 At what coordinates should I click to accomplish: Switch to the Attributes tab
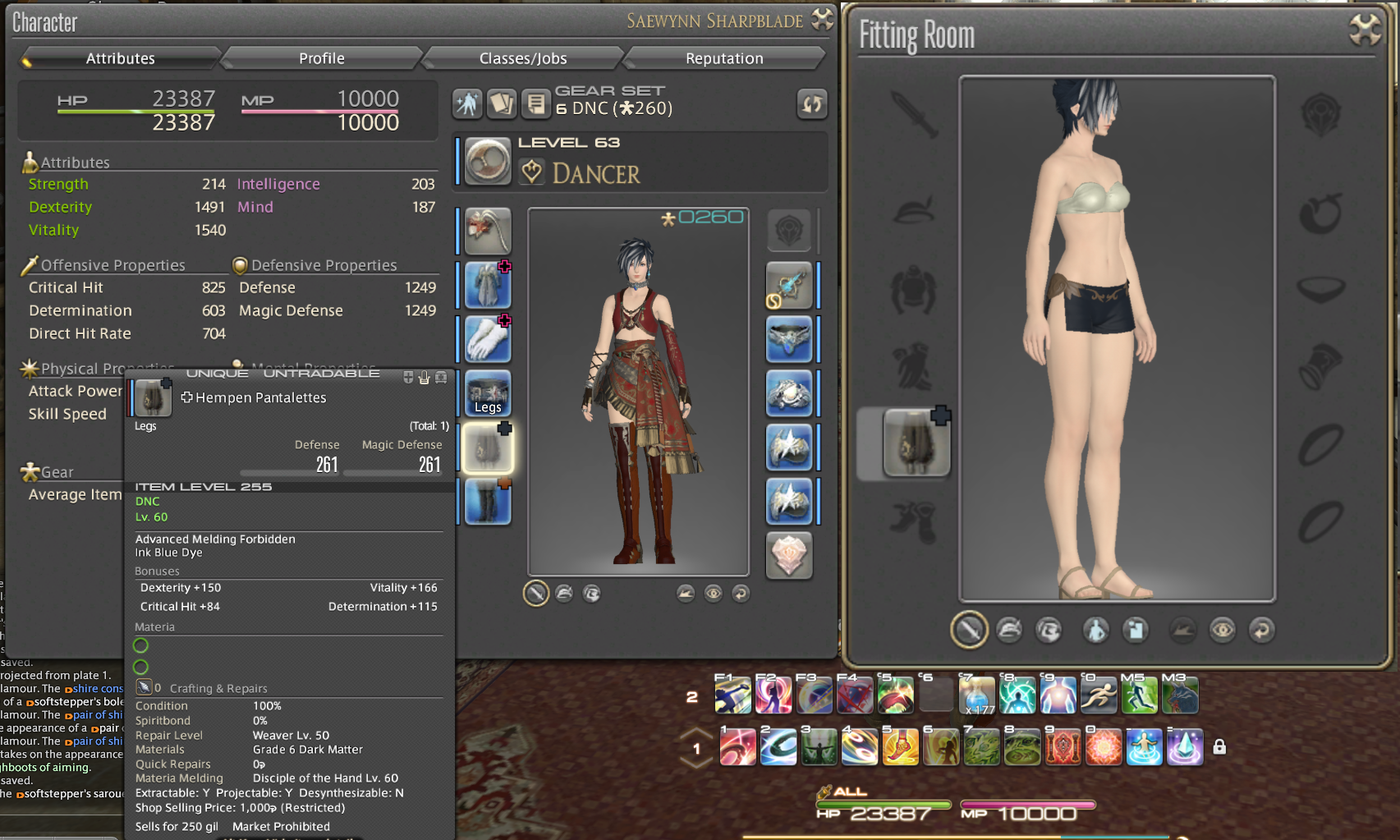[x=121, y=58]
